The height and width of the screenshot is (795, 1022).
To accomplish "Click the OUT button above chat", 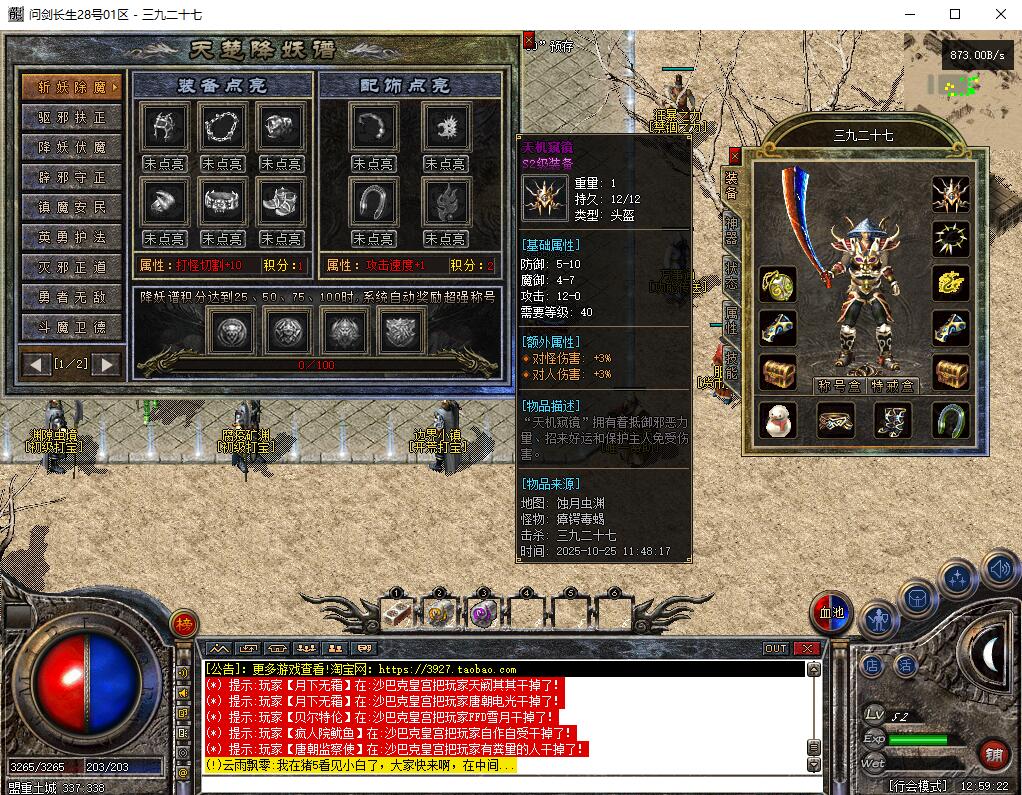I will pos(776,649).
